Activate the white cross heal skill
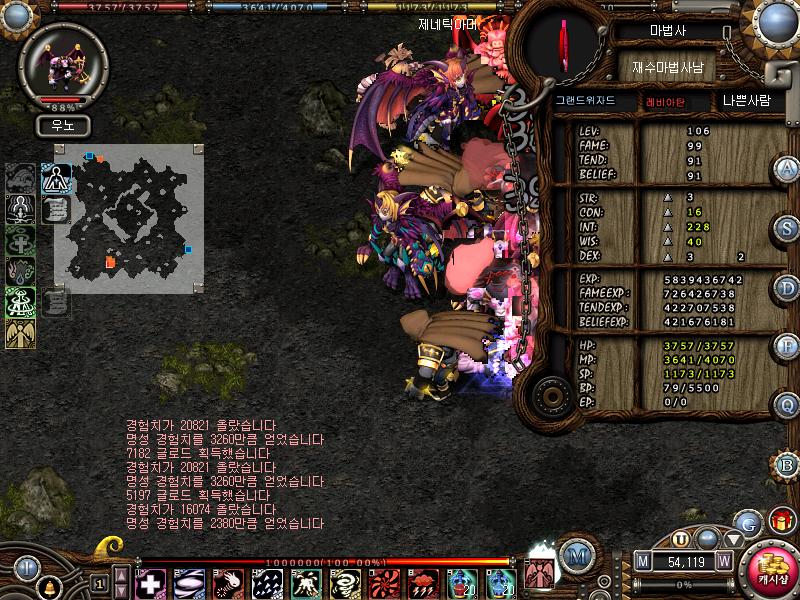 click(x=150, y=583)
